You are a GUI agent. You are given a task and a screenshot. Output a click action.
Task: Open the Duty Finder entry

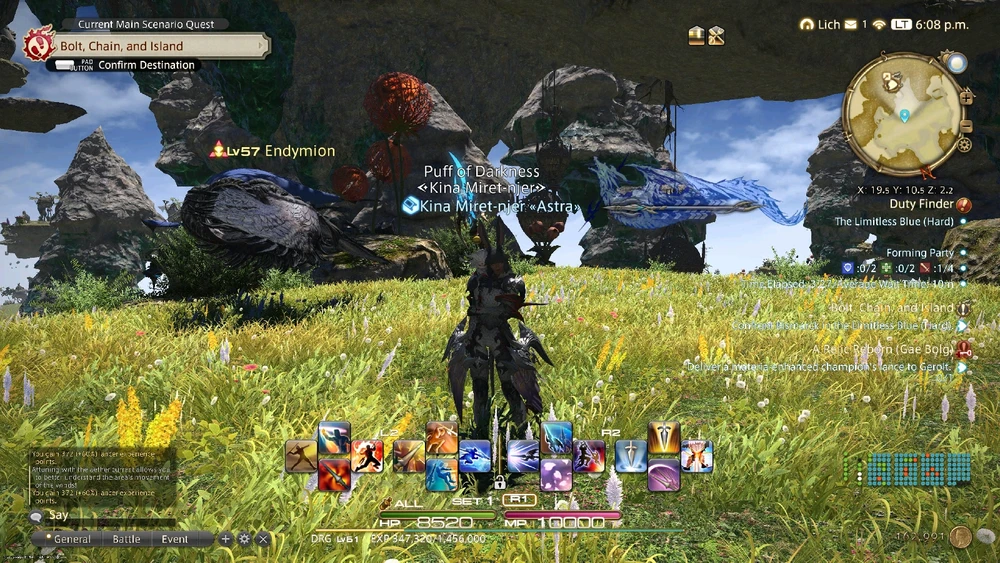tap(922, 204)
